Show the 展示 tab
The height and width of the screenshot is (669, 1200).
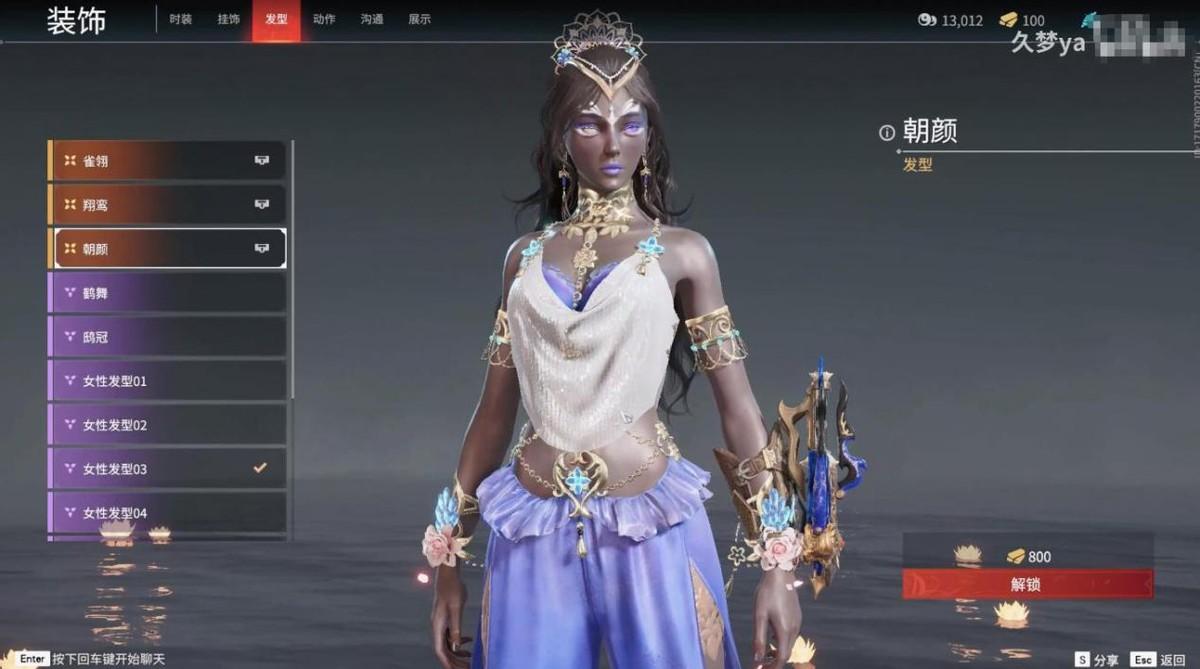(420, 19)
